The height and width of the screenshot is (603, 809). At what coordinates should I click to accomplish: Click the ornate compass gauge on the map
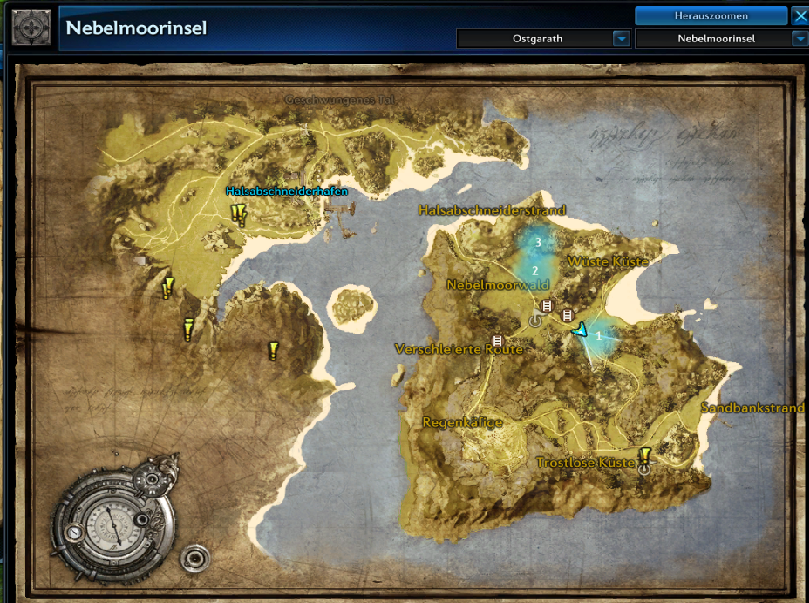112,523
